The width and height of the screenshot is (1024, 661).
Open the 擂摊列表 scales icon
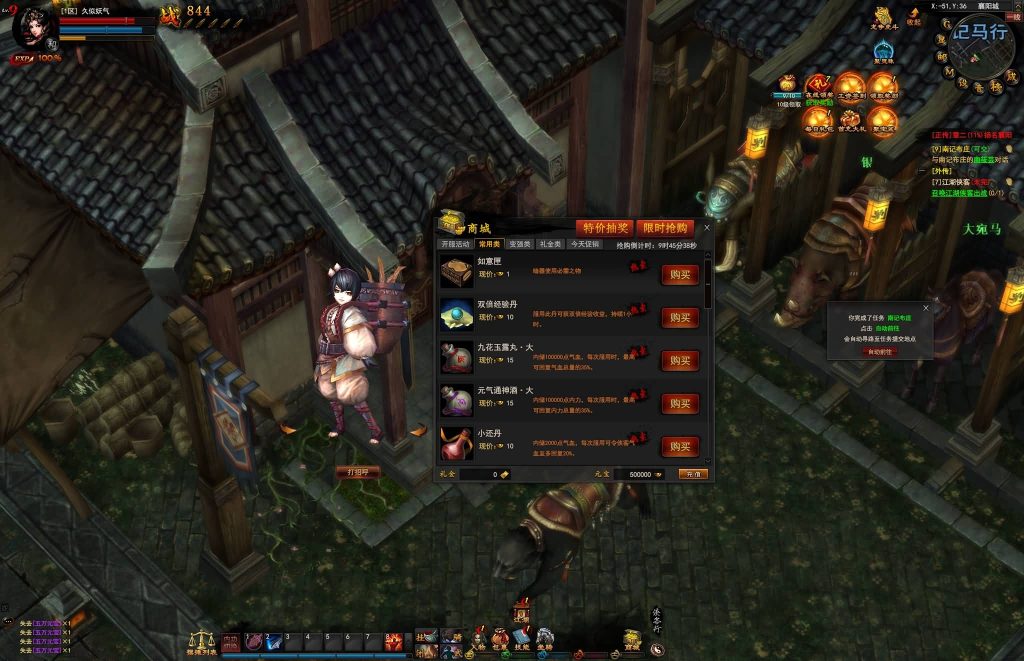pyautogui.click(x=202, y=641)
